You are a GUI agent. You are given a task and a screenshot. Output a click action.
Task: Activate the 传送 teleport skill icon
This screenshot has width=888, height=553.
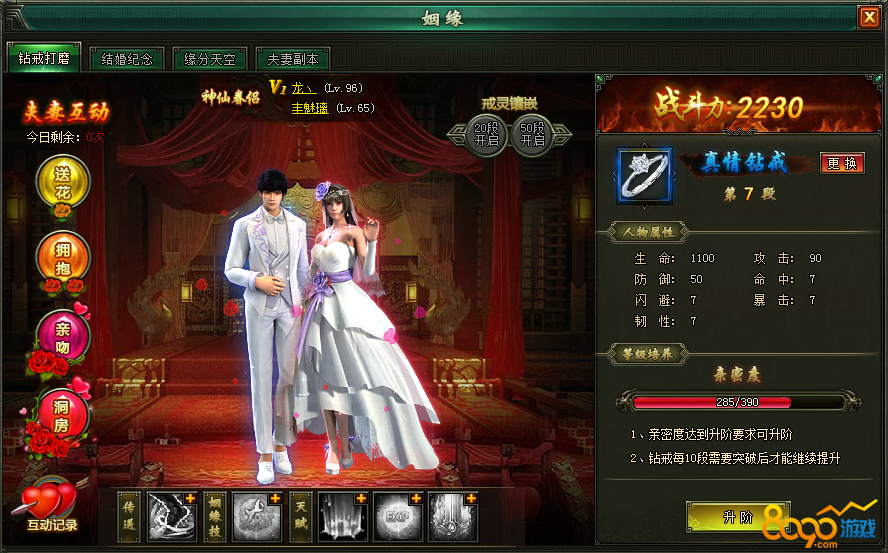pyautogui.click(x=172, y=516)
